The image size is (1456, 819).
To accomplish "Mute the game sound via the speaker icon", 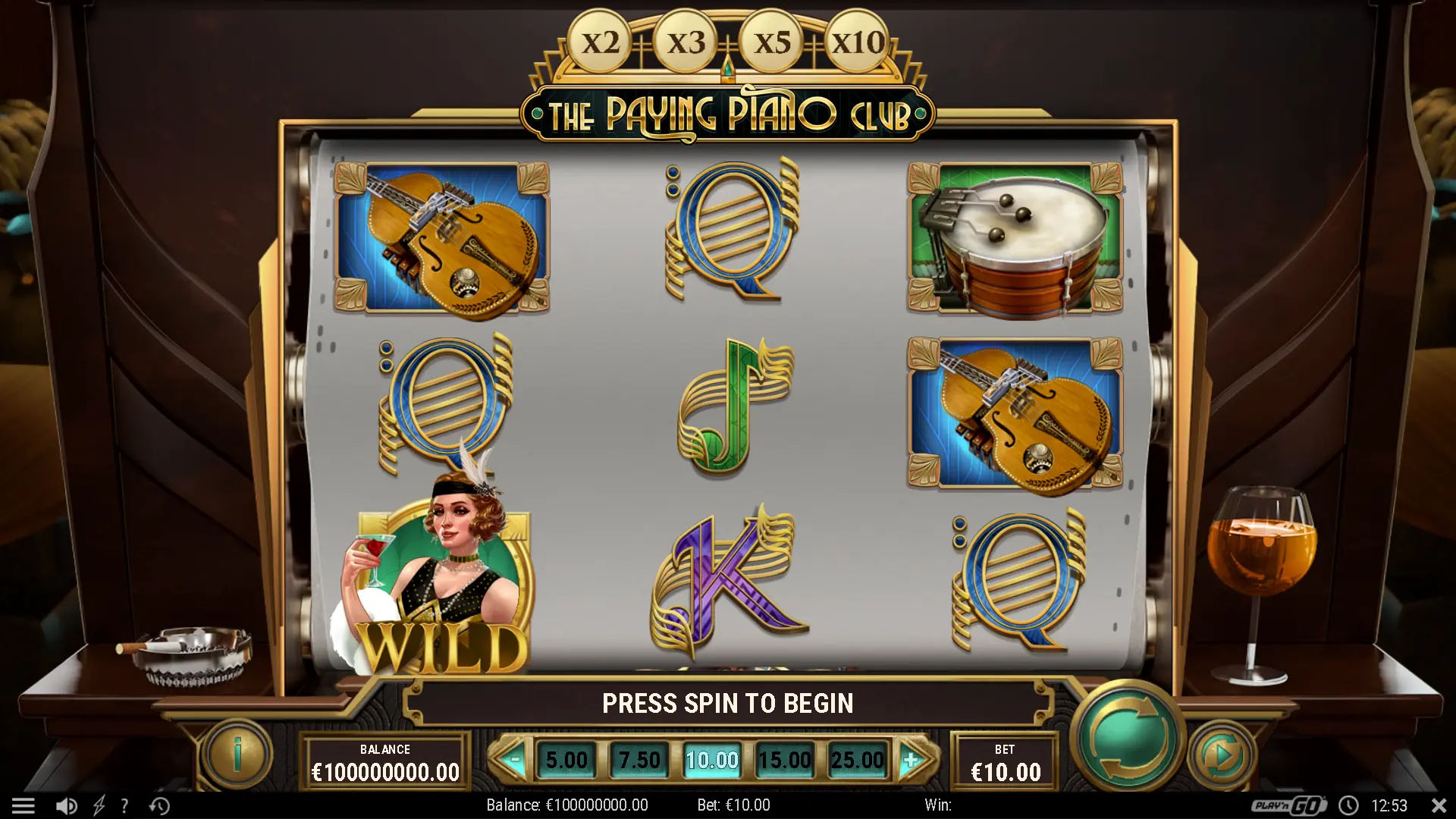I will coord(68,805).
